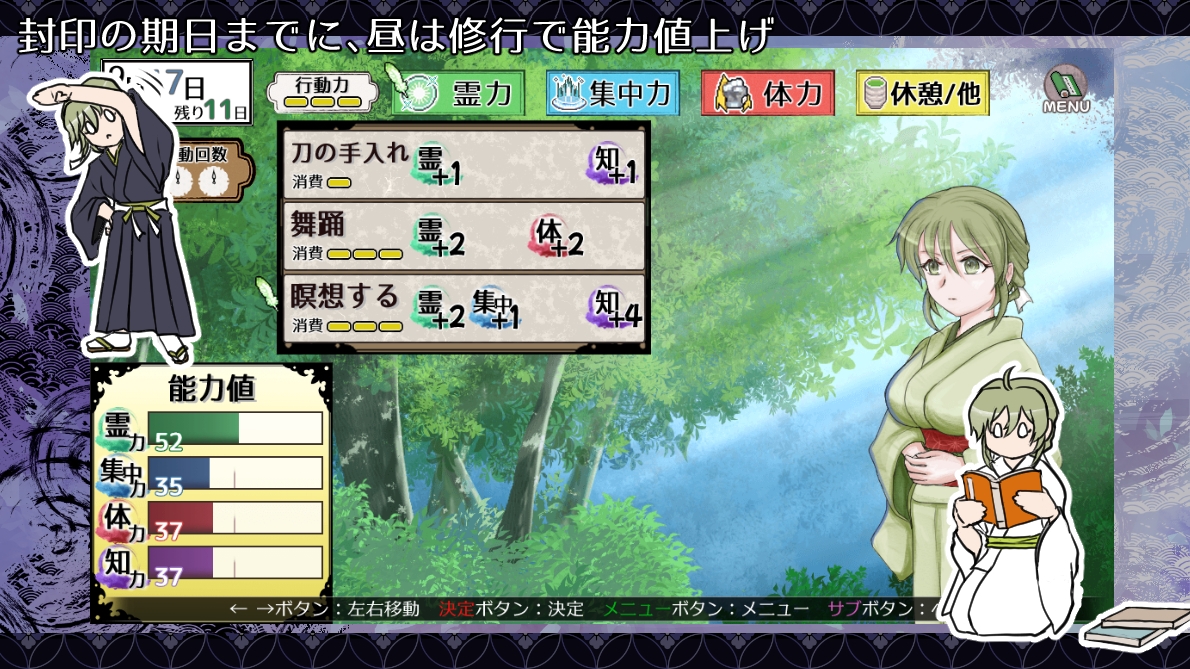
Task: Pick the 瞑想する training option
Action: coord(464,308)
